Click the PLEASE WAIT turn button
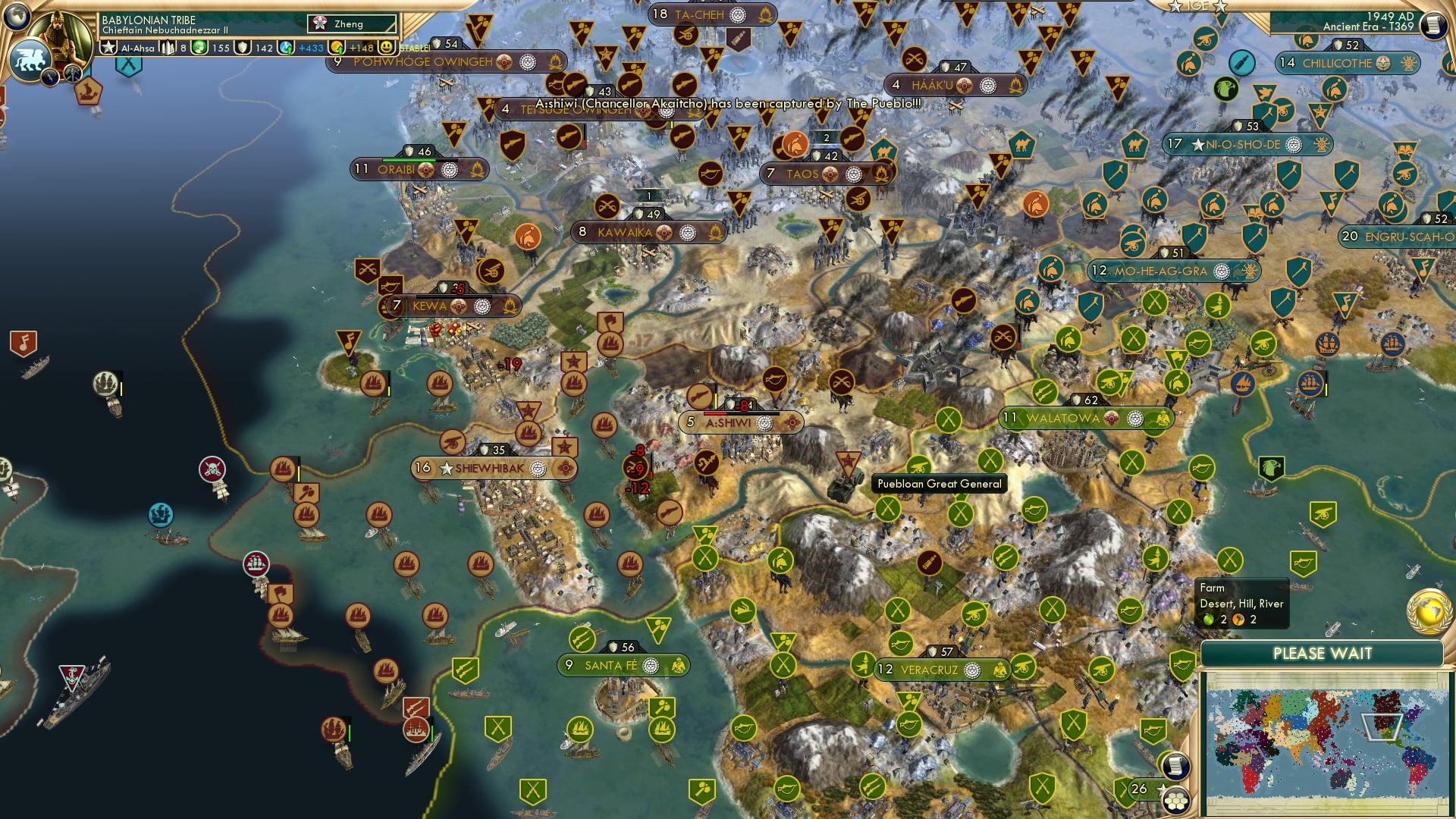The width and height of the screenshot is (1456, 819). point(1322,654)
